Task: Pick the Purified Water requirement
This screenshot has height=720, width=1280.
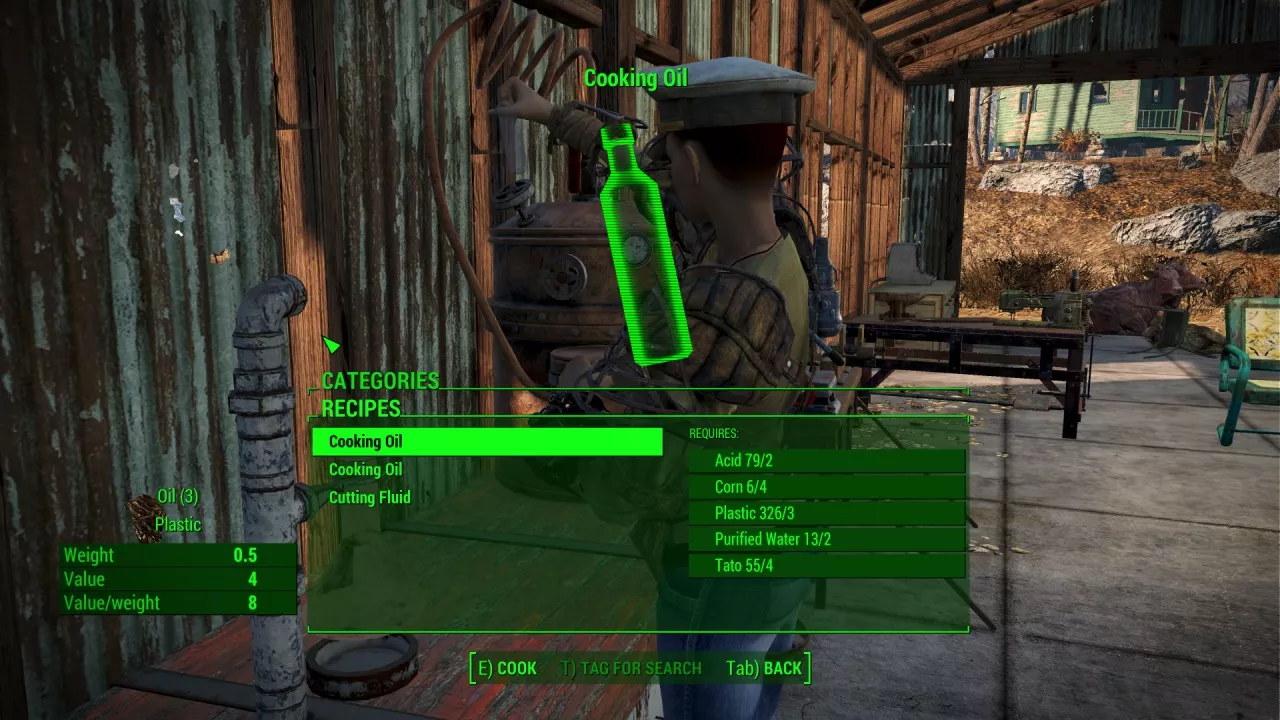Action: [827, 539]
